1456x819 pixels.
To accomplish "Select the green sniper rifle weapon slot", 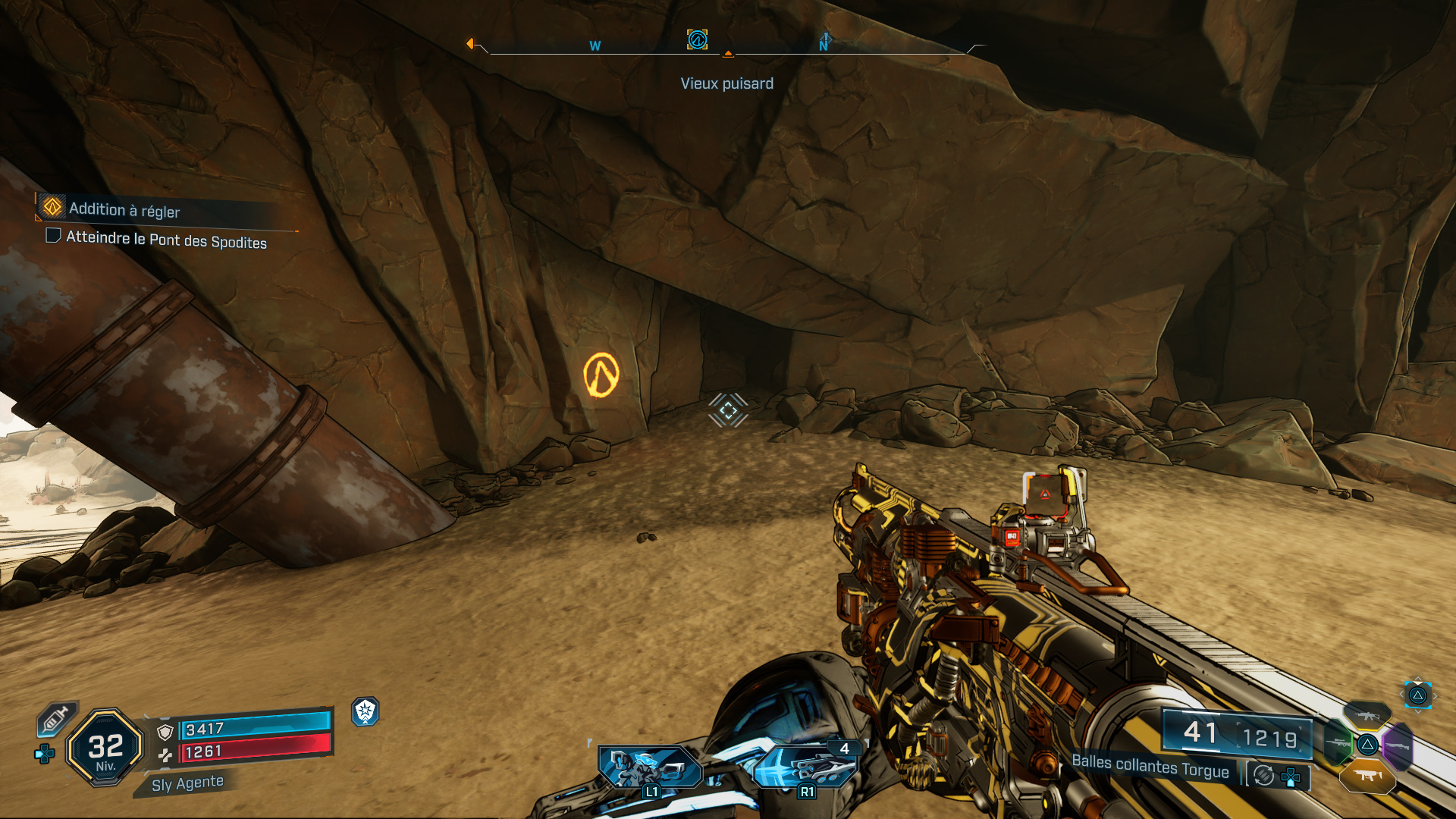I will point(1338,743).
